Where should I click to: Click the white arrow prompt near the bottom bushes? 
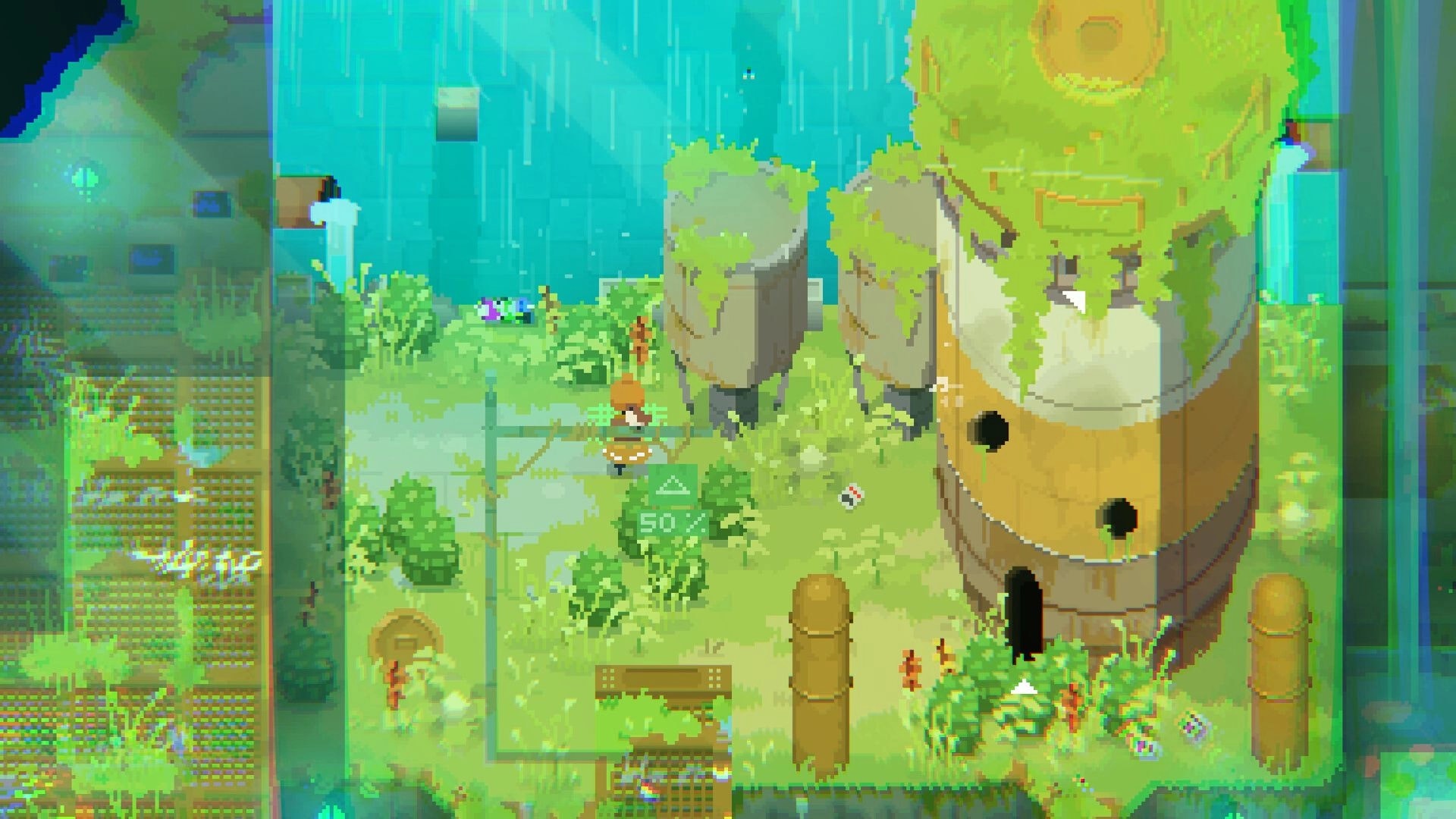(x=1022, y=687)
